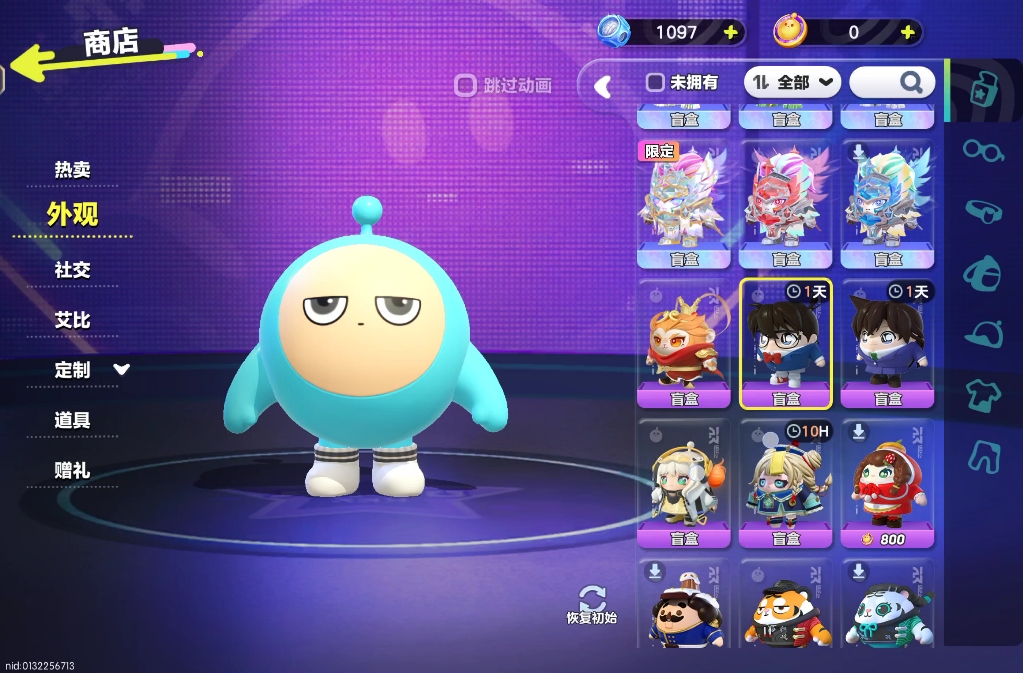This screenshot has width=1023, height=673.
Task: Open the 艾比 category
Action: (72, 320)
